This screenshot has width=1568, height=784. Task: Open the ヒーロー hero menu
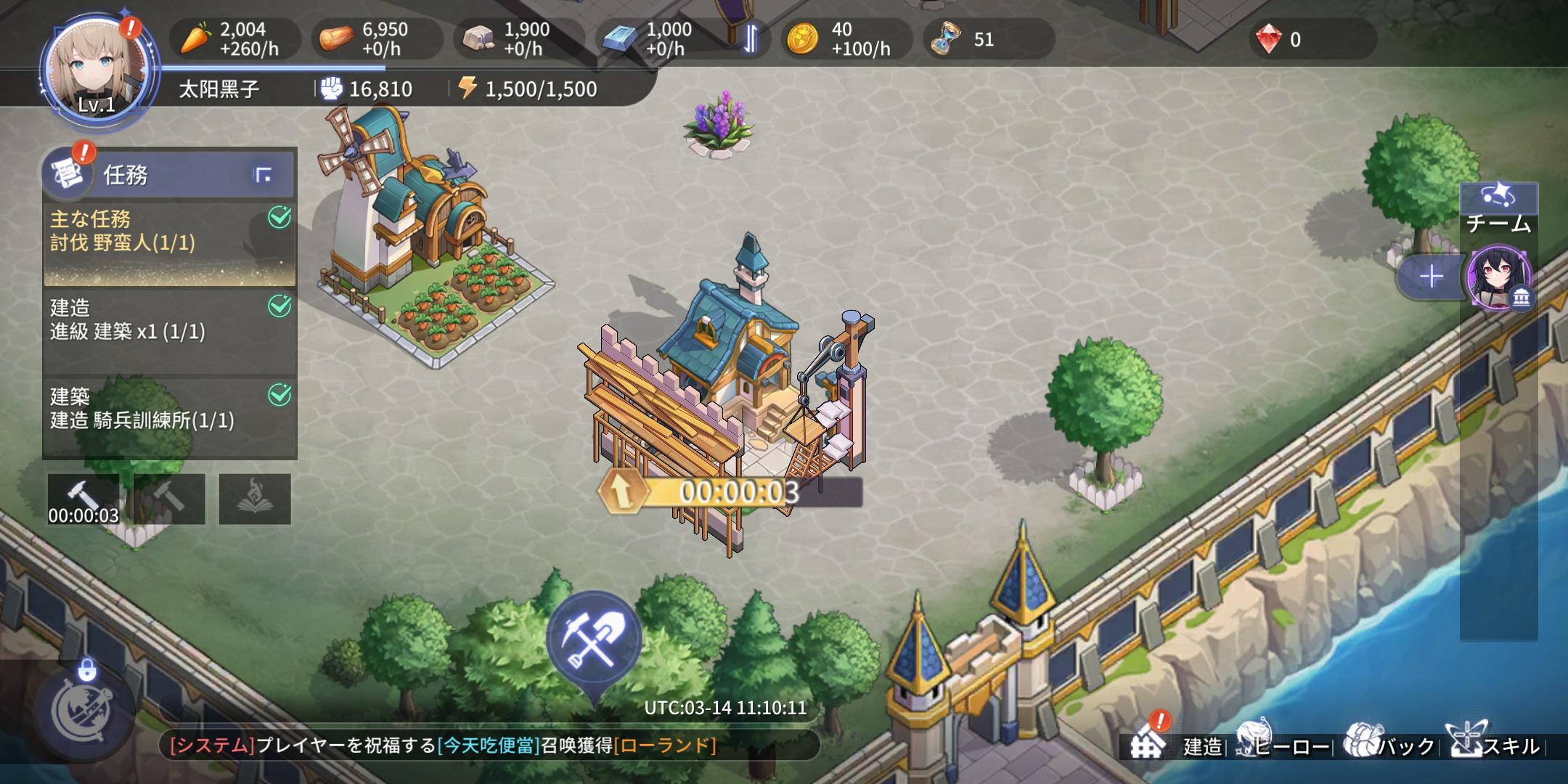[x=1283, y=745]
